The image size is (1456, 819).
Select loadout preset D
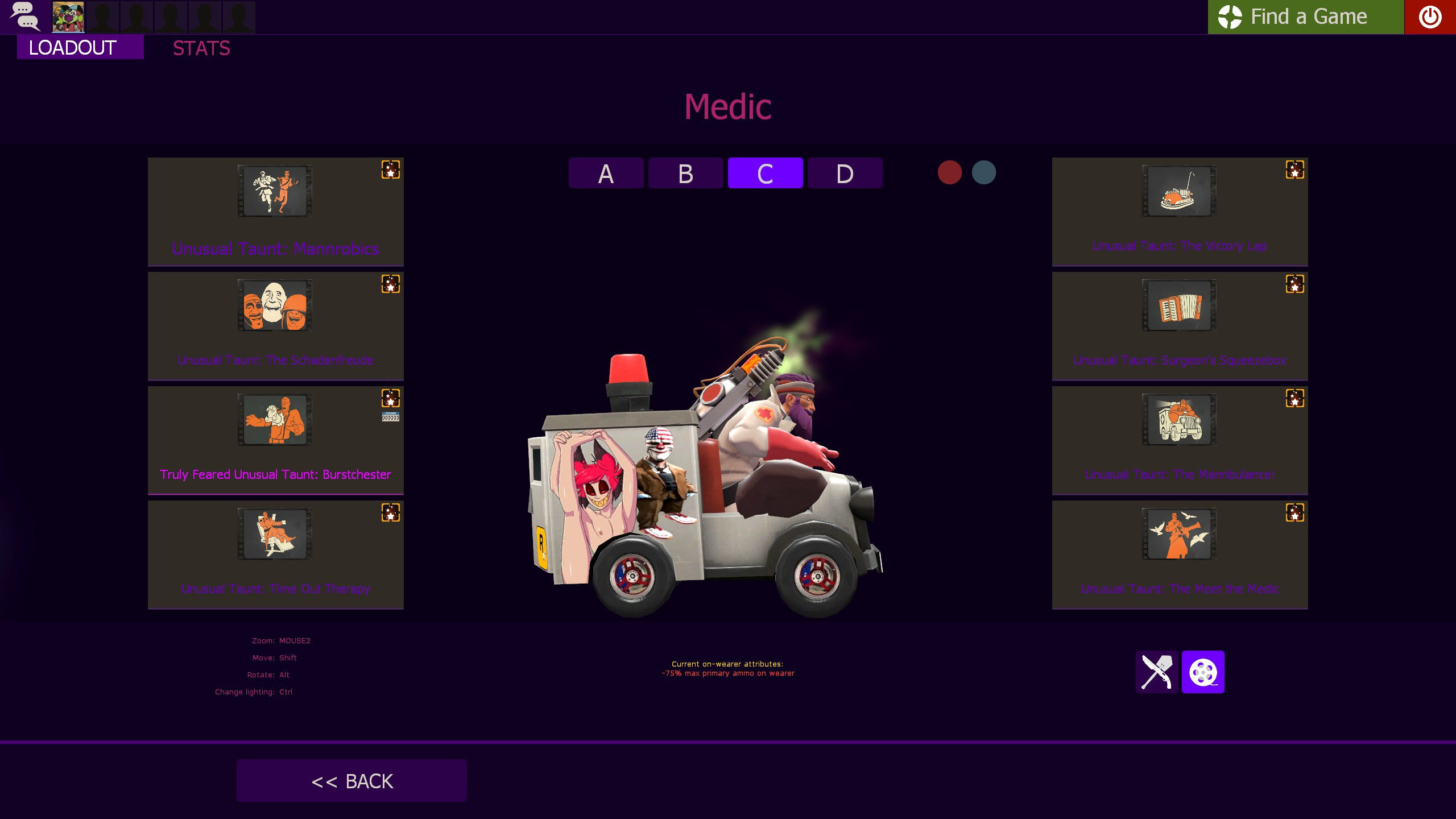tap(845, 173)
